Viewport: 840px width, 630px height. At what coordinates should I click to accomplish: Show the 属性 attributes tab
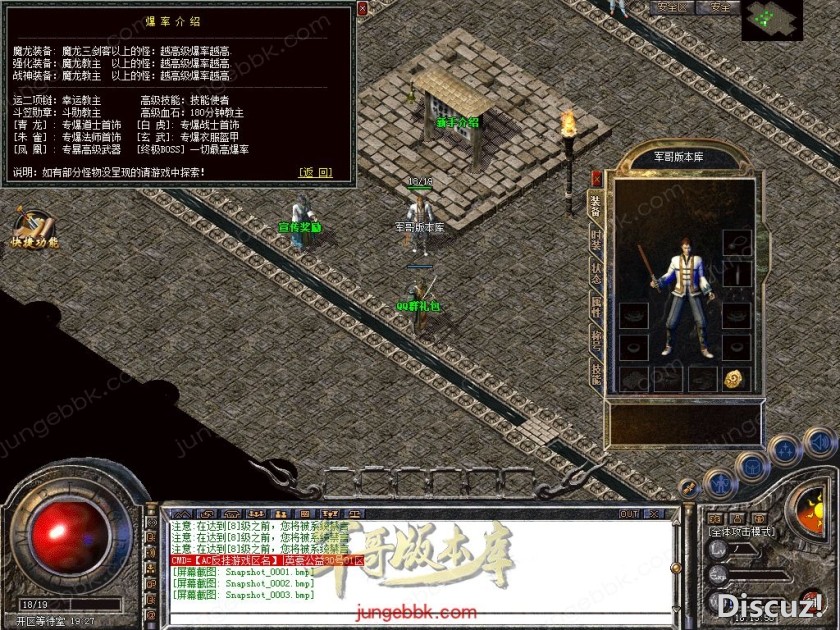point(596,307)
